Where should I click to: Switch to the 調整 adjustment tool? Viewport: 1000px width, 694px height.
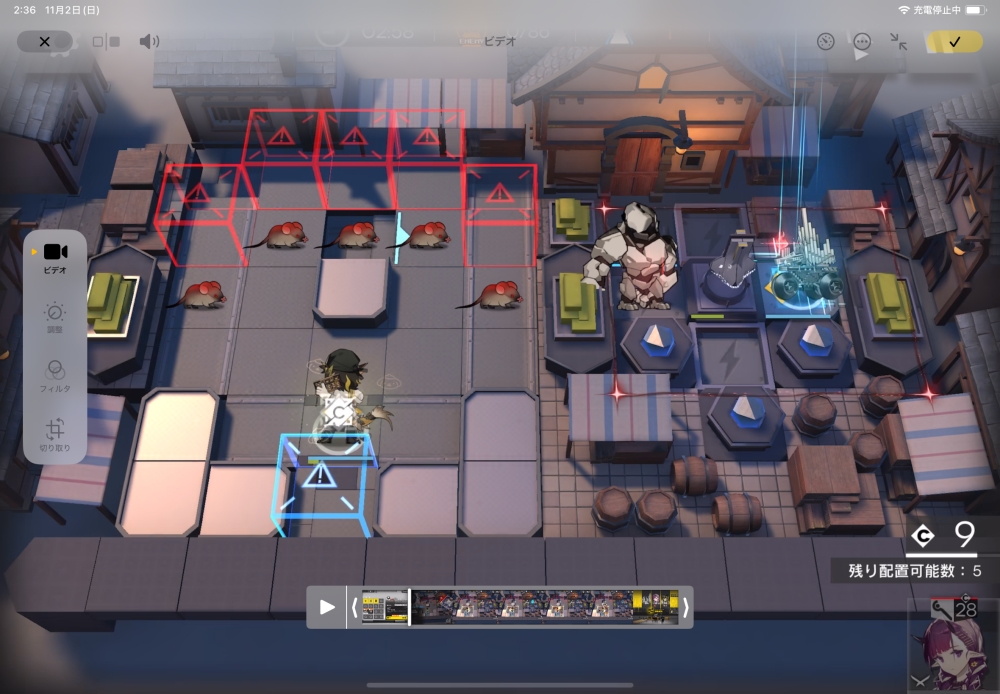pos(55,317)
